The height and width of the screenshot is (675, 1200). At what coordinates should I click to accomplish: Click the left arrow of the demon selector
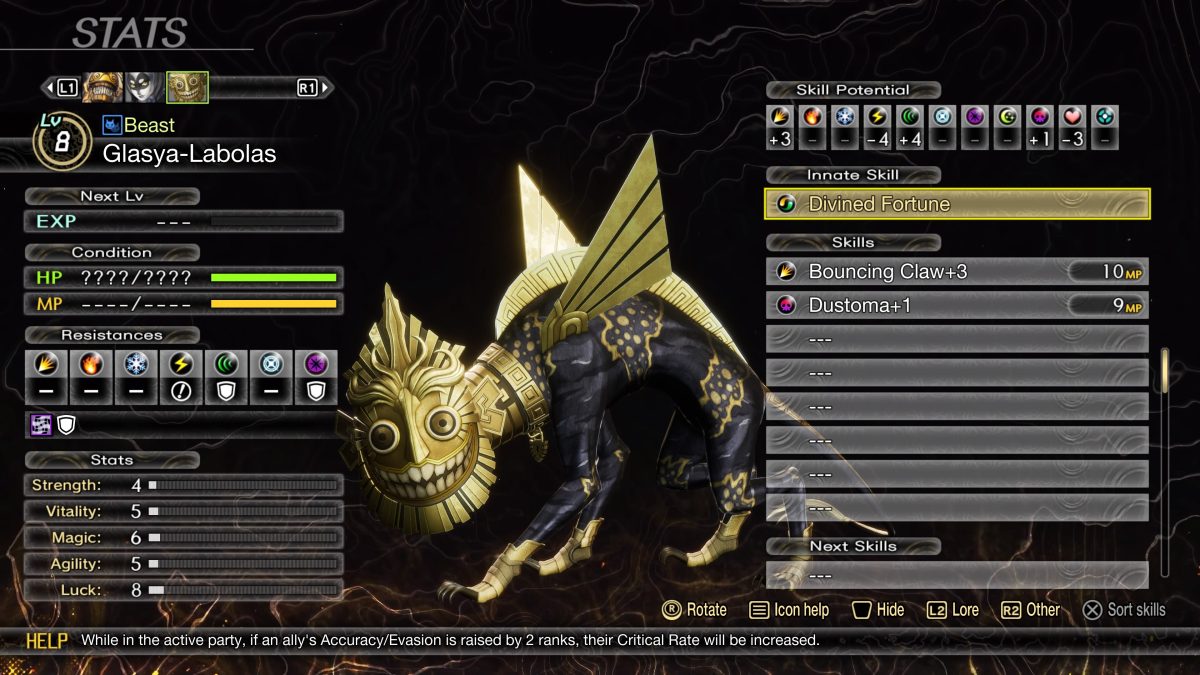coord(47,88)
